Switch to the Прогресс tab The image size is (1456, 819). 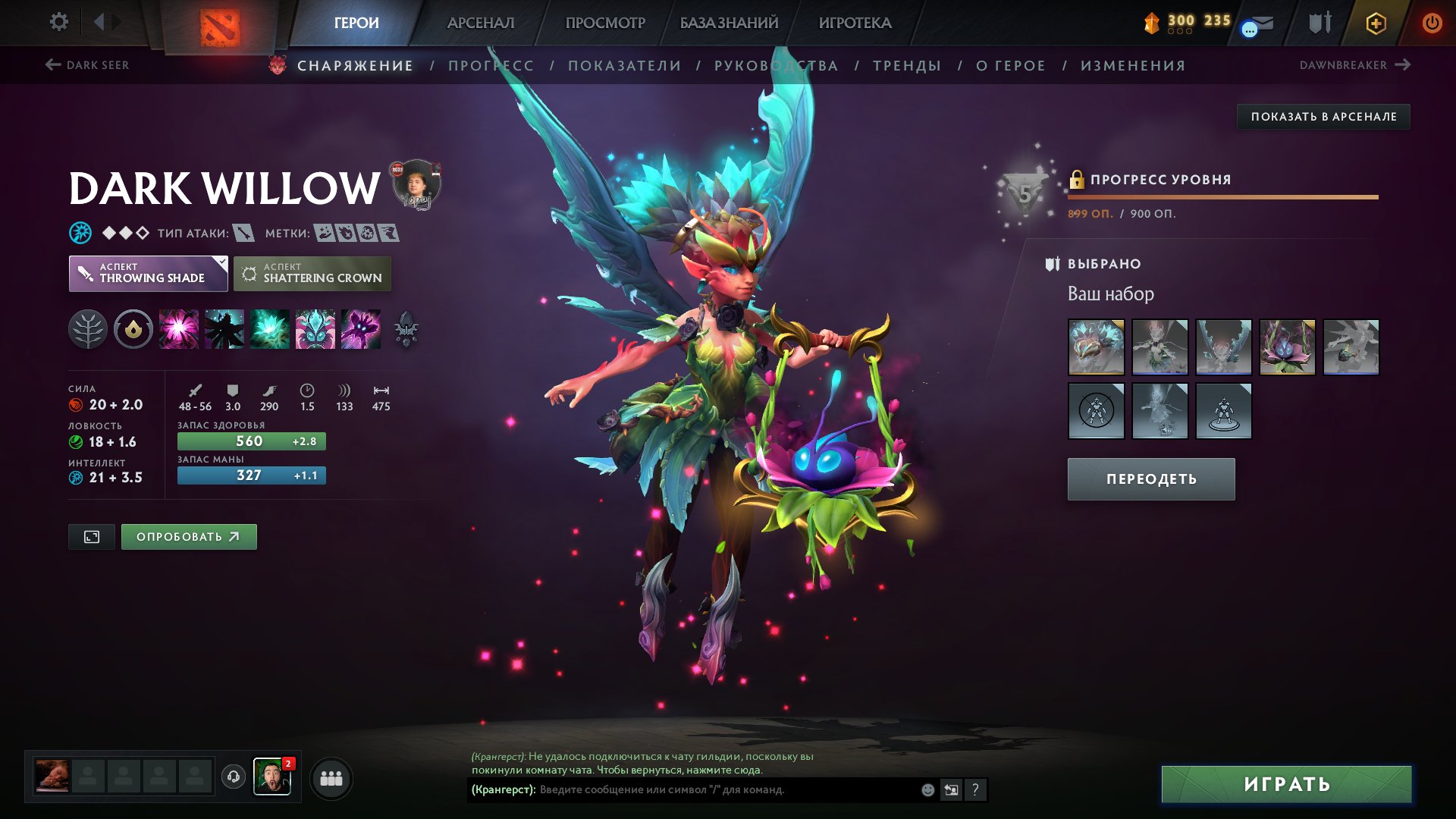[490, 65]
